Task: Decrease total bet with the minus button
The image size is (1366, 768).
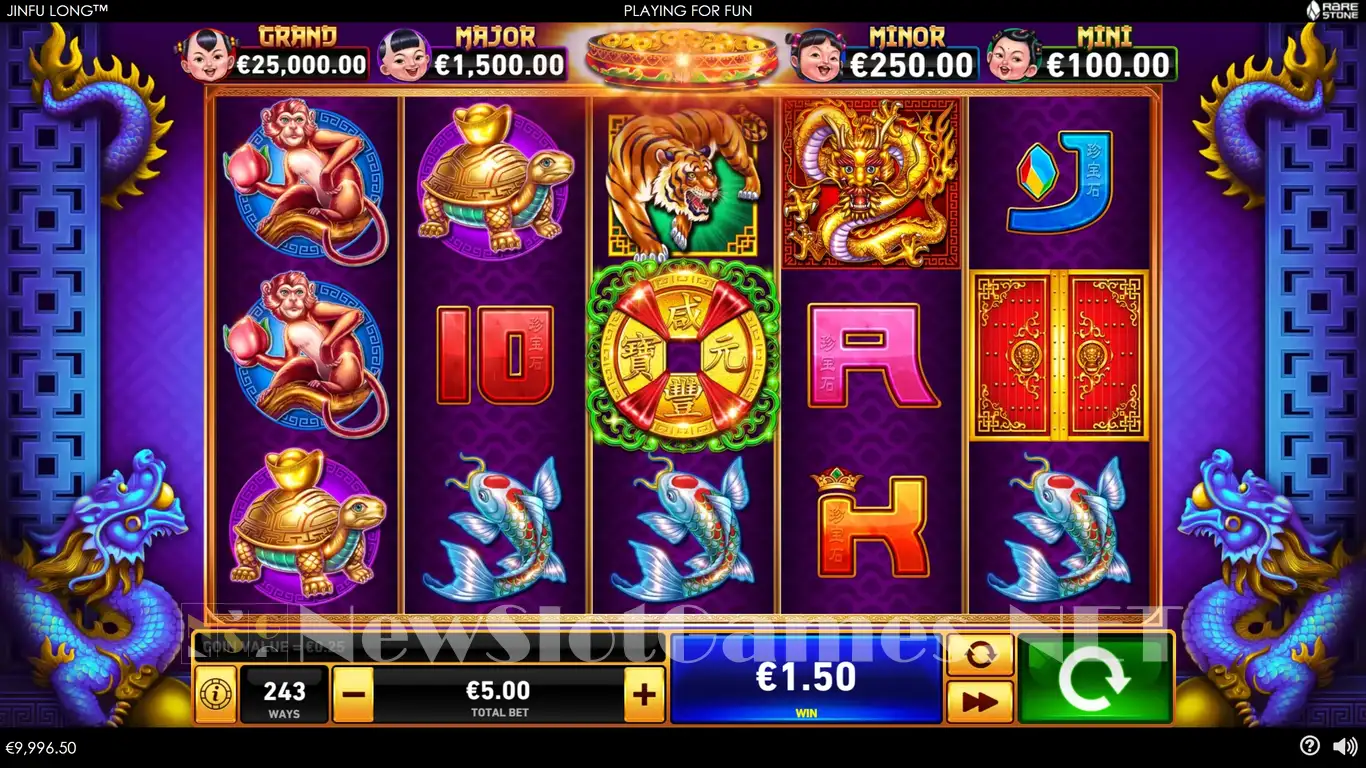Action: (x=352, y=694)
